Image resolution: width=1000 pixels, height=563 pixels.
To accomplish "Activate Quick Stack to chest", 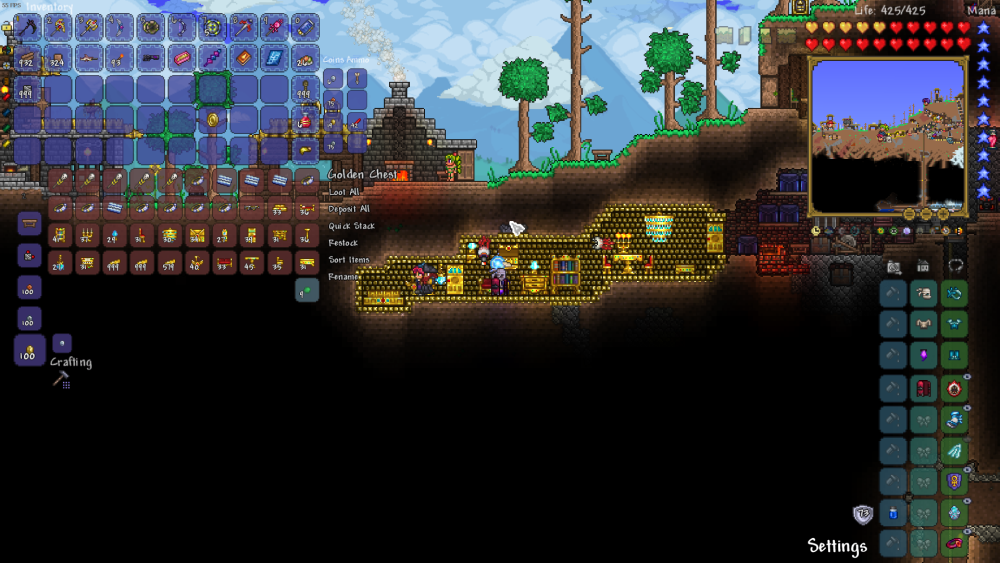I will (x=351, y=226).
